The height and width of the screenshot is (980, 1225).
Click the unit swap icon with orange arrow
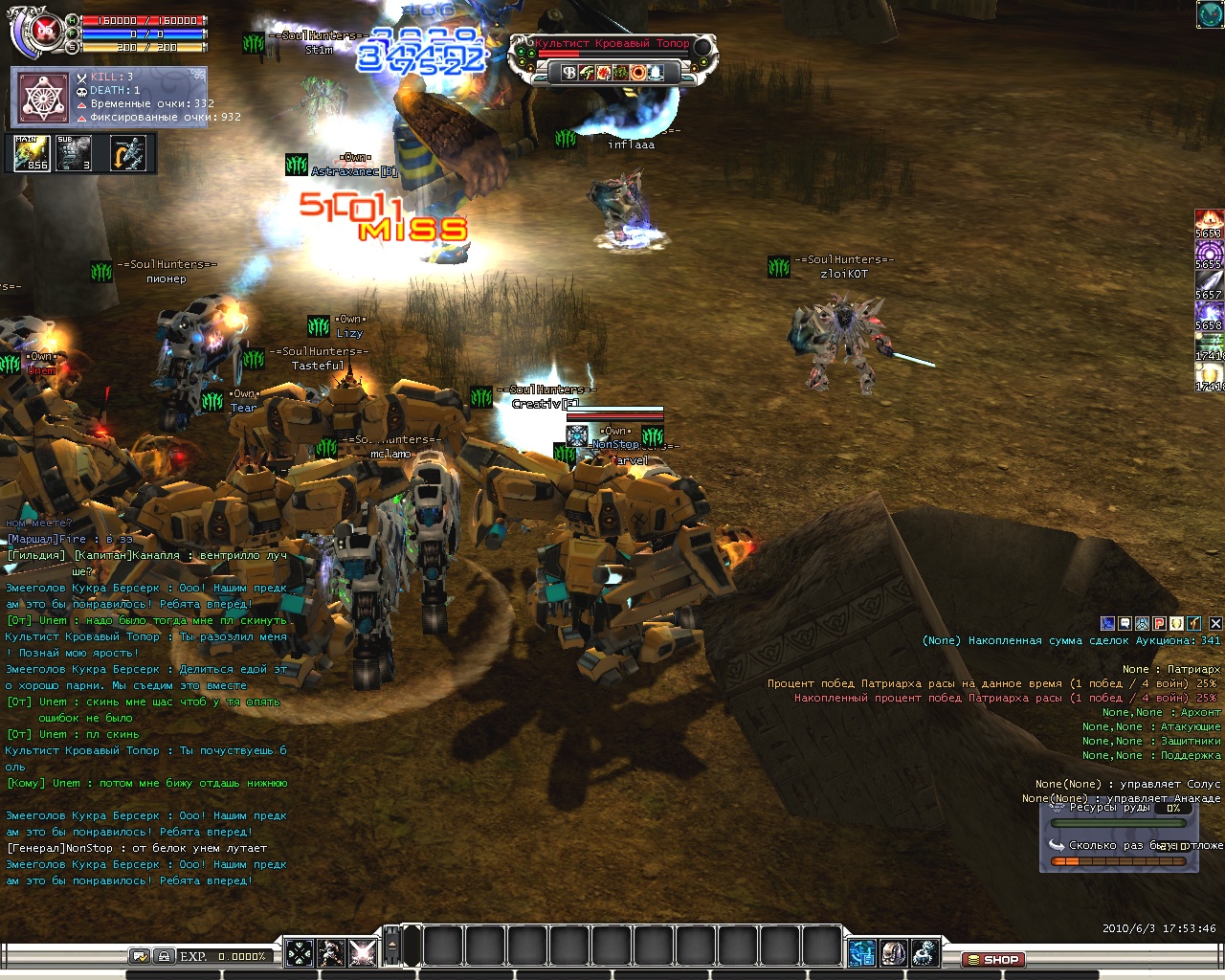click(128, 153)
